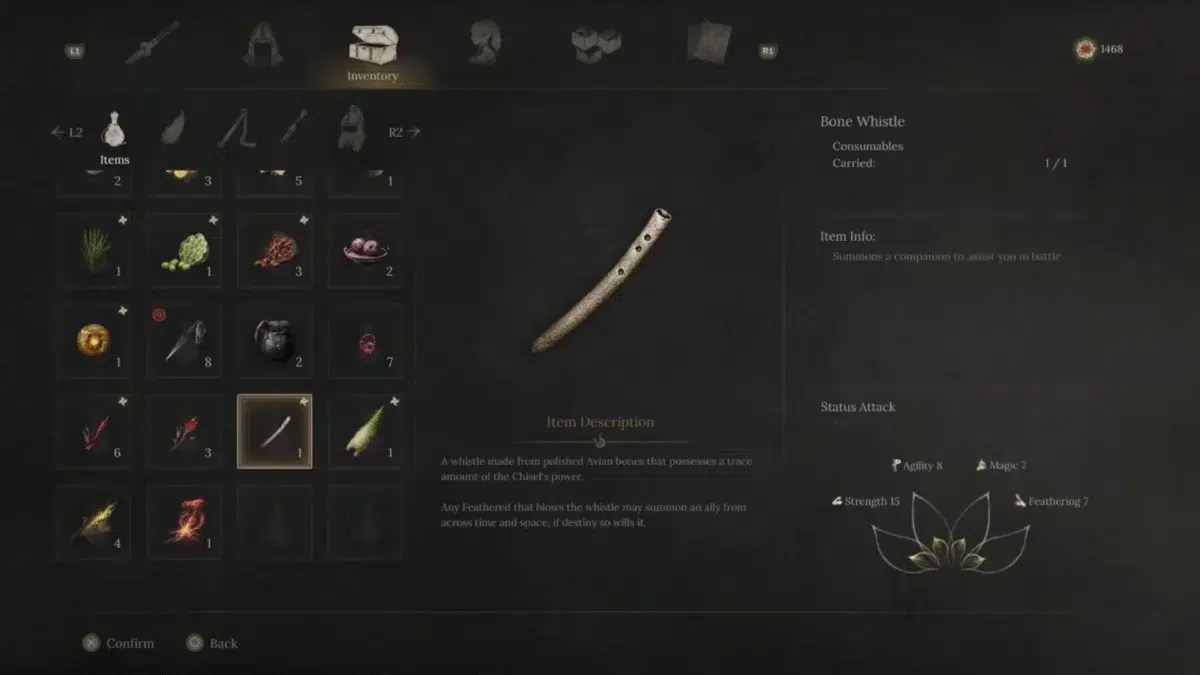Select the highlighted Bone Whistle slot
Viewport: 1200px width, 675px height.
(x=275, y=431)
